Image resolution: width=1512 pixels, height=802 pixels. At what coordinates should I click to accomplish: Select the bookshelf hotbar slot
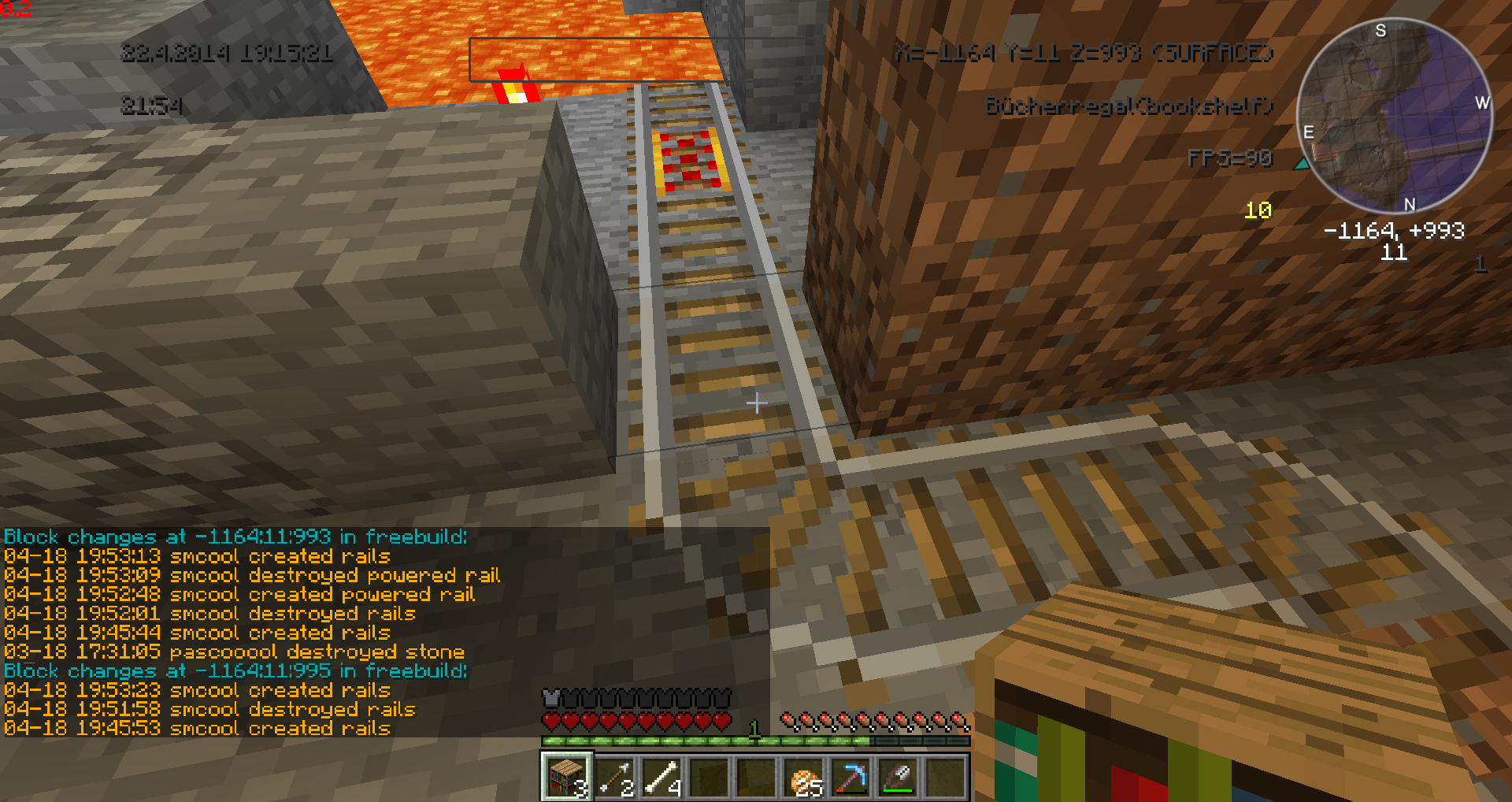click(x=566, y=777)
